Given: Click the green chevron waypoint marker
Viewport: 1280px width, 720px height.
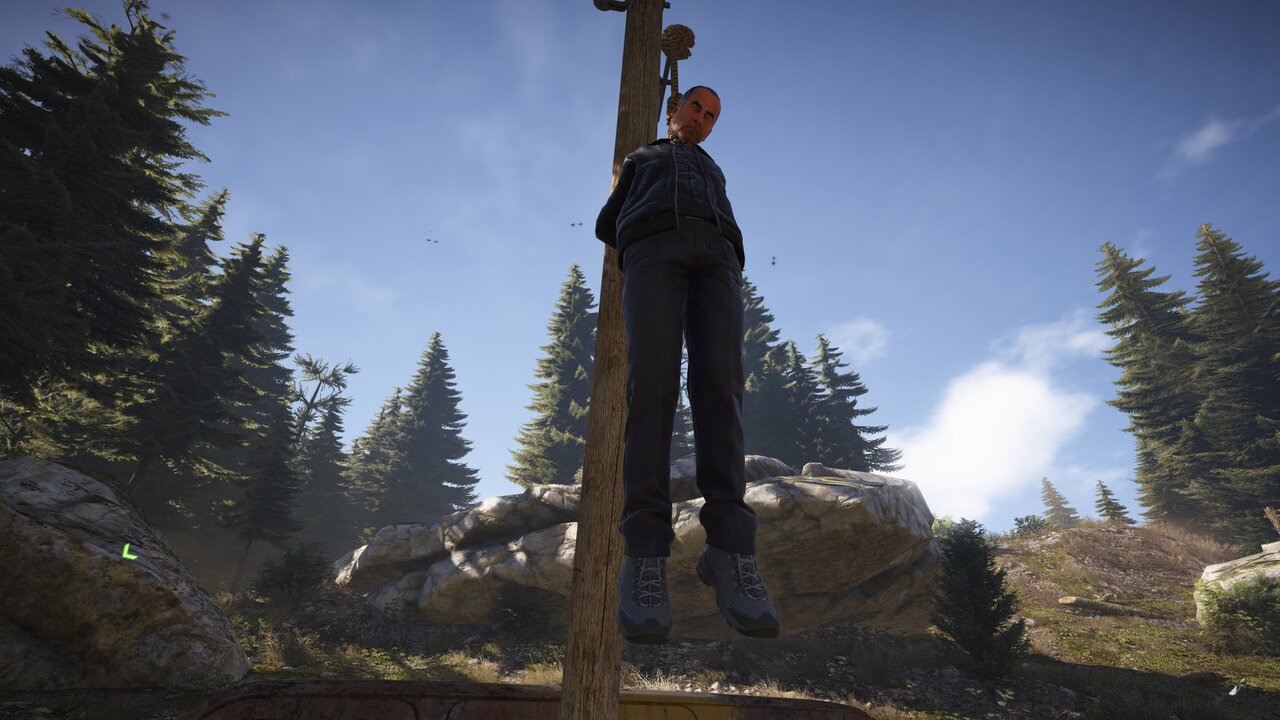Looking at the screenshot, I should point(129,551).
